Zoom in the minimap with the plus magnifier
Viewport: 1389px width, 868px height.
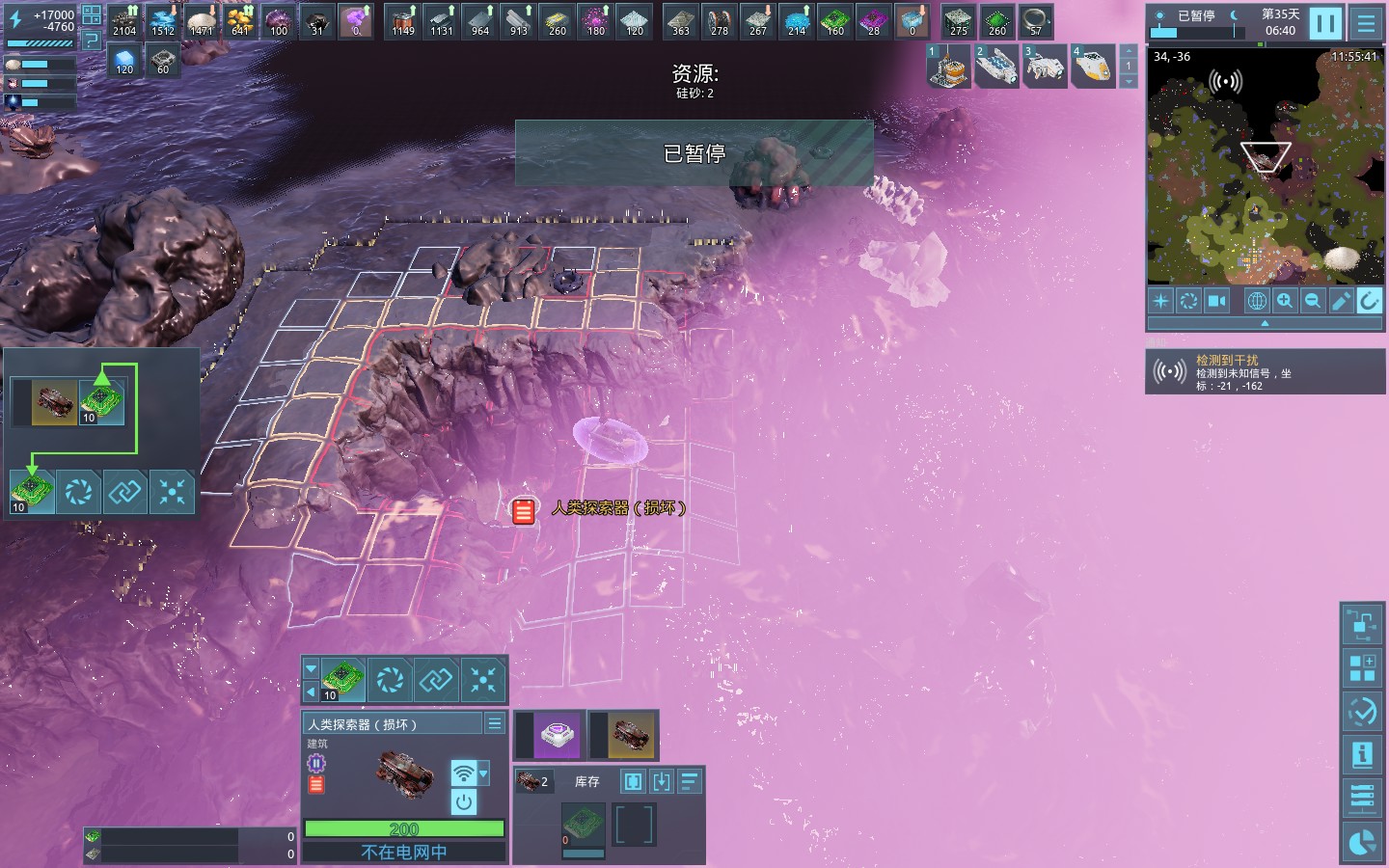tap(1285, 301)
